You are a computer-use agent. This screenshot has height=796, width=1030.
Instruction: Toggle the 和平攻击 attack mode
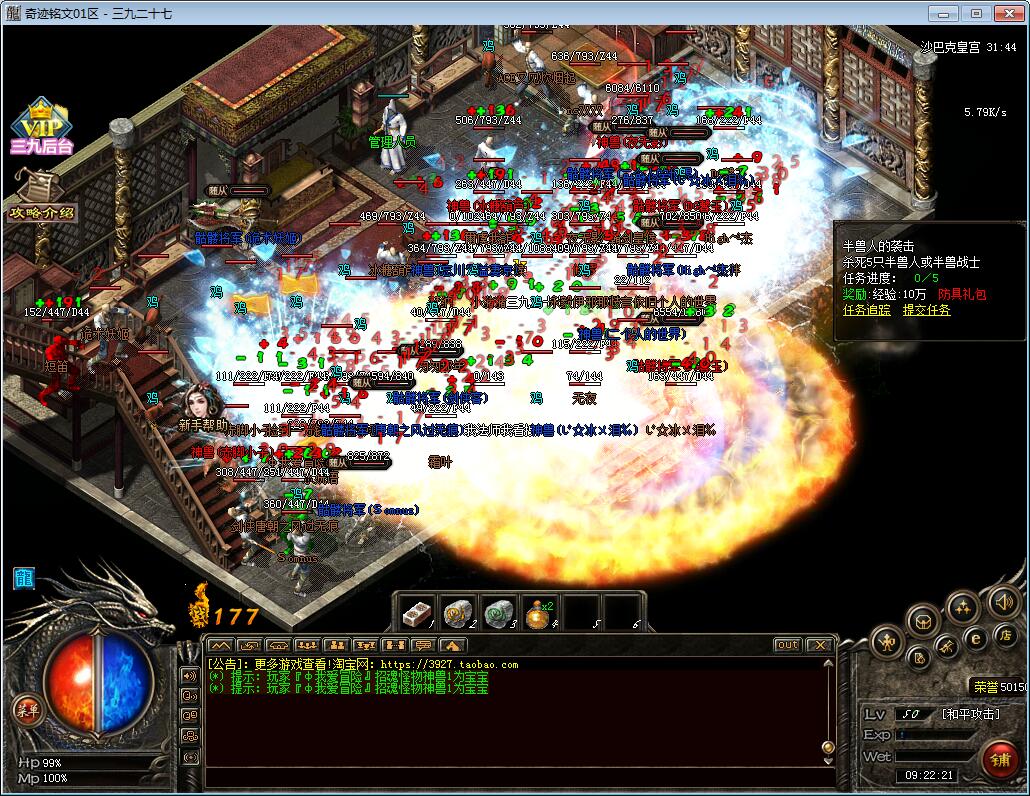pyautogui.click(x=971, y=713)
